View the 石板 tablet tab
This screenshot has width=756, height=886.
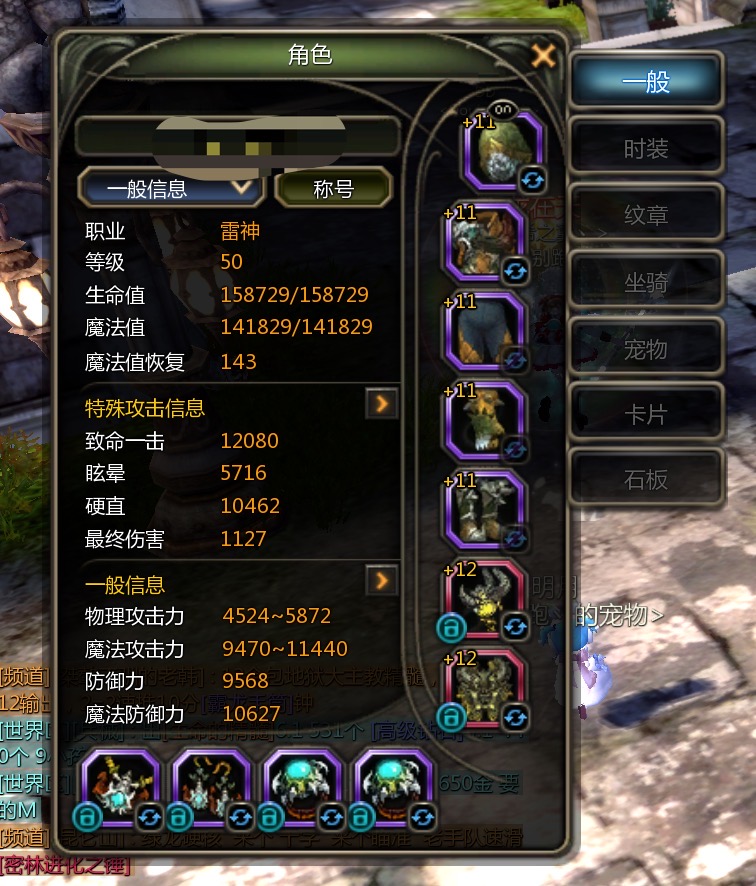tap(646, 479)
